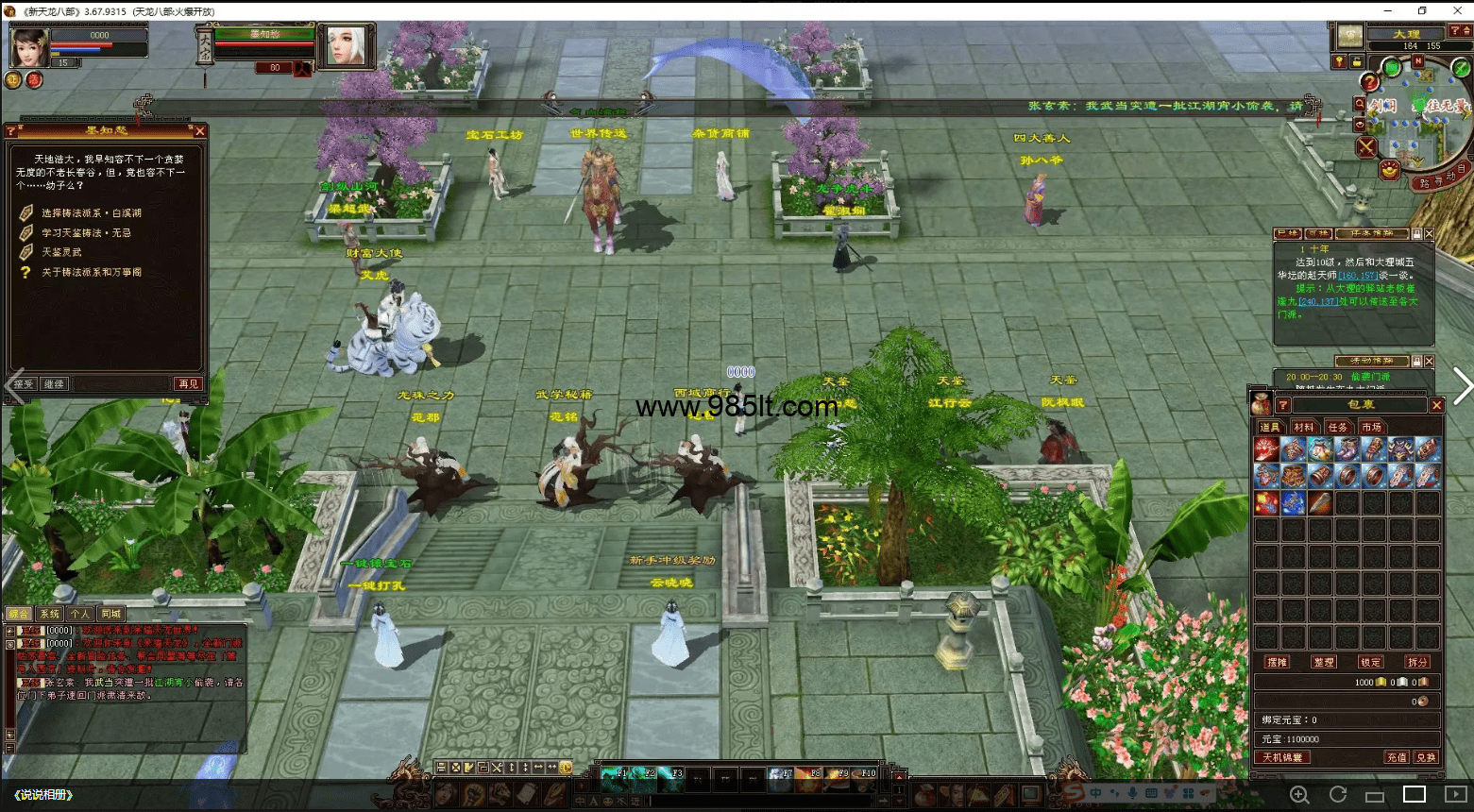Close the 包裹 bag window
Image resolution: width=1474 pixels, height=812 pixels.
click(x=1436, y=405)
